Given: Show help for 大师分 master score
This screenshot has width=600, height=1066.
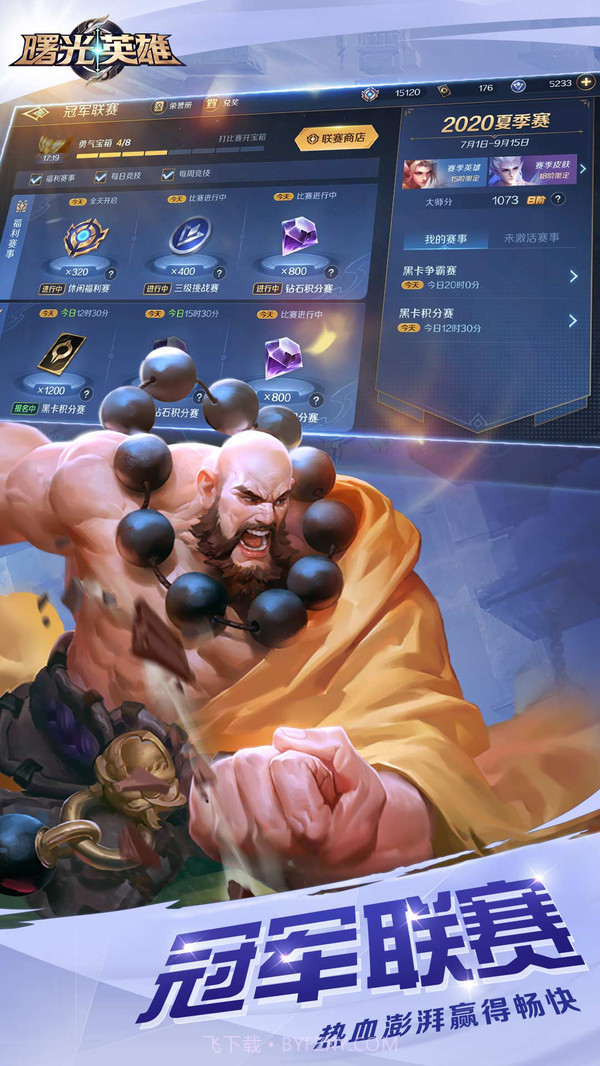Looking at the screenshot, I should click(x=558, y=199).
